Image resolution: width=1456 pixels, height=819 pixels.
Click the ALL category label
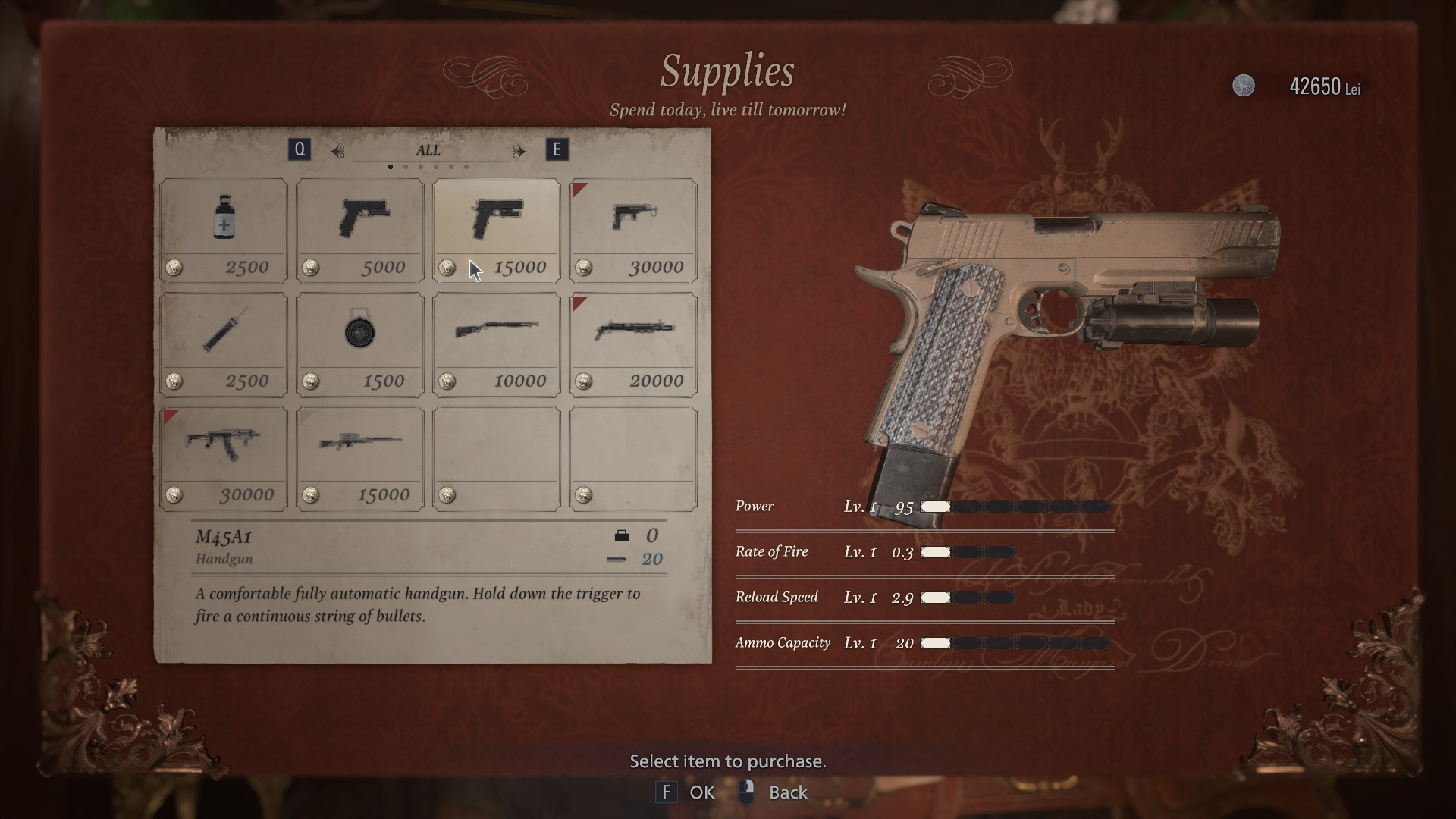[428, 150]
